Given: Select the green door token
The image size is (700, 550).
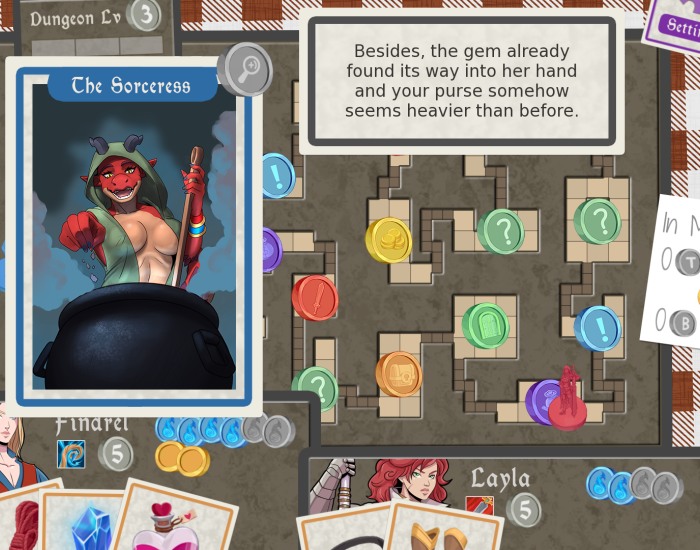Looking at the screenshot, I should [x=486, y=326].
